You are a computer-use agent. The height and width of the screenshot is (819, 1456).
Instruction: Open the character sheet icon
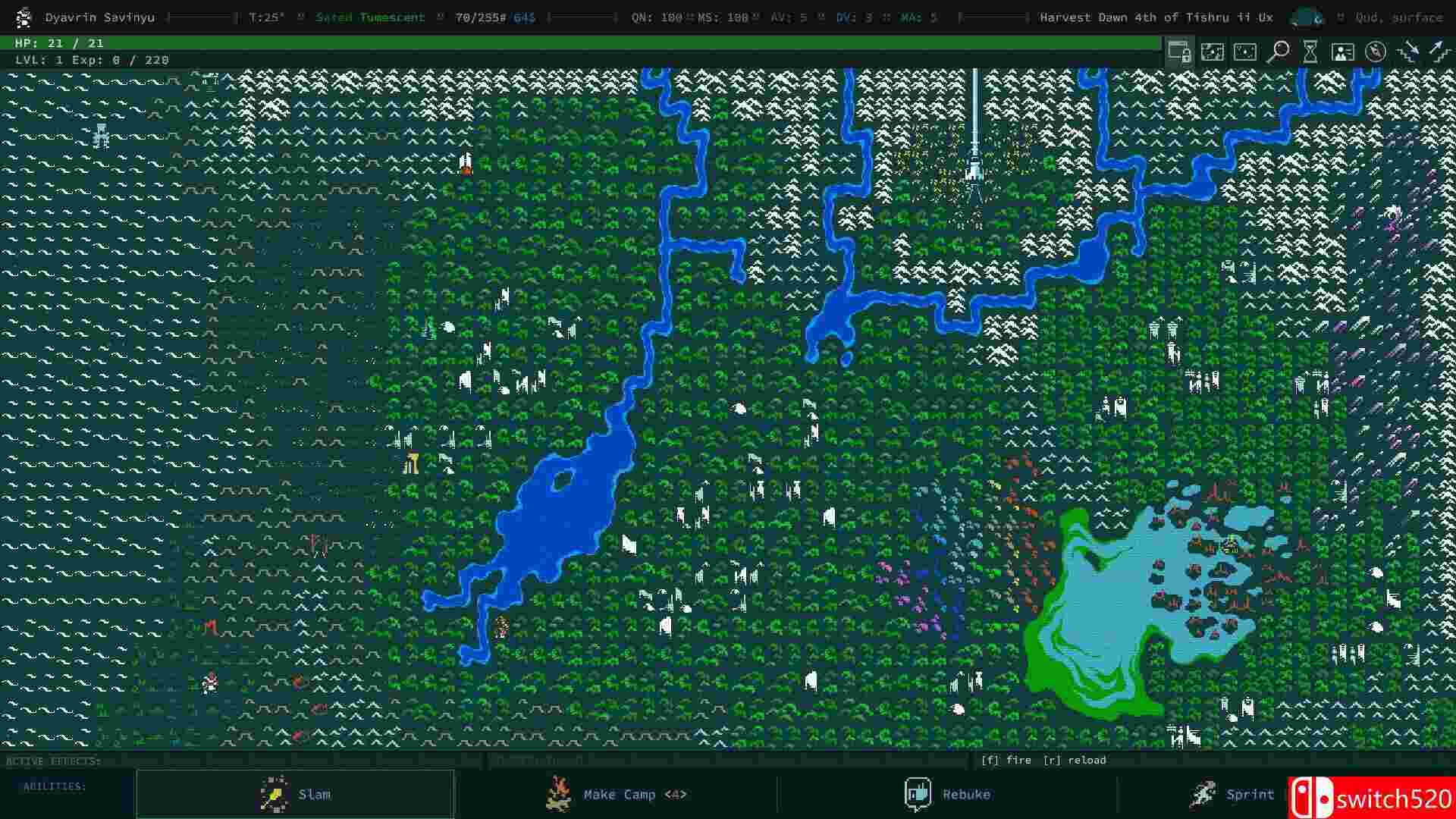point(1343,52)
